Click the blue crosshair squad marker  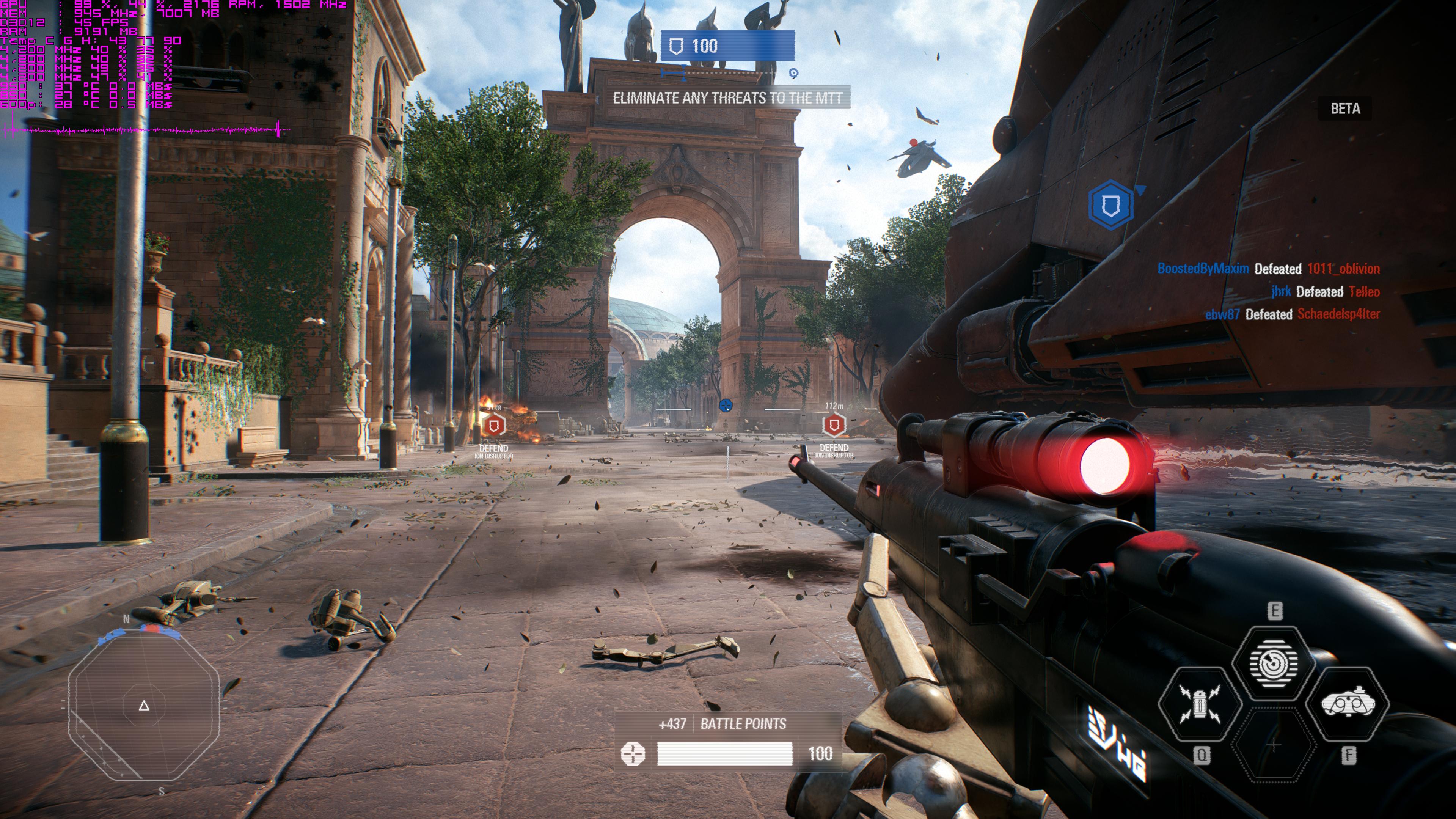click(x=725, y=405)
